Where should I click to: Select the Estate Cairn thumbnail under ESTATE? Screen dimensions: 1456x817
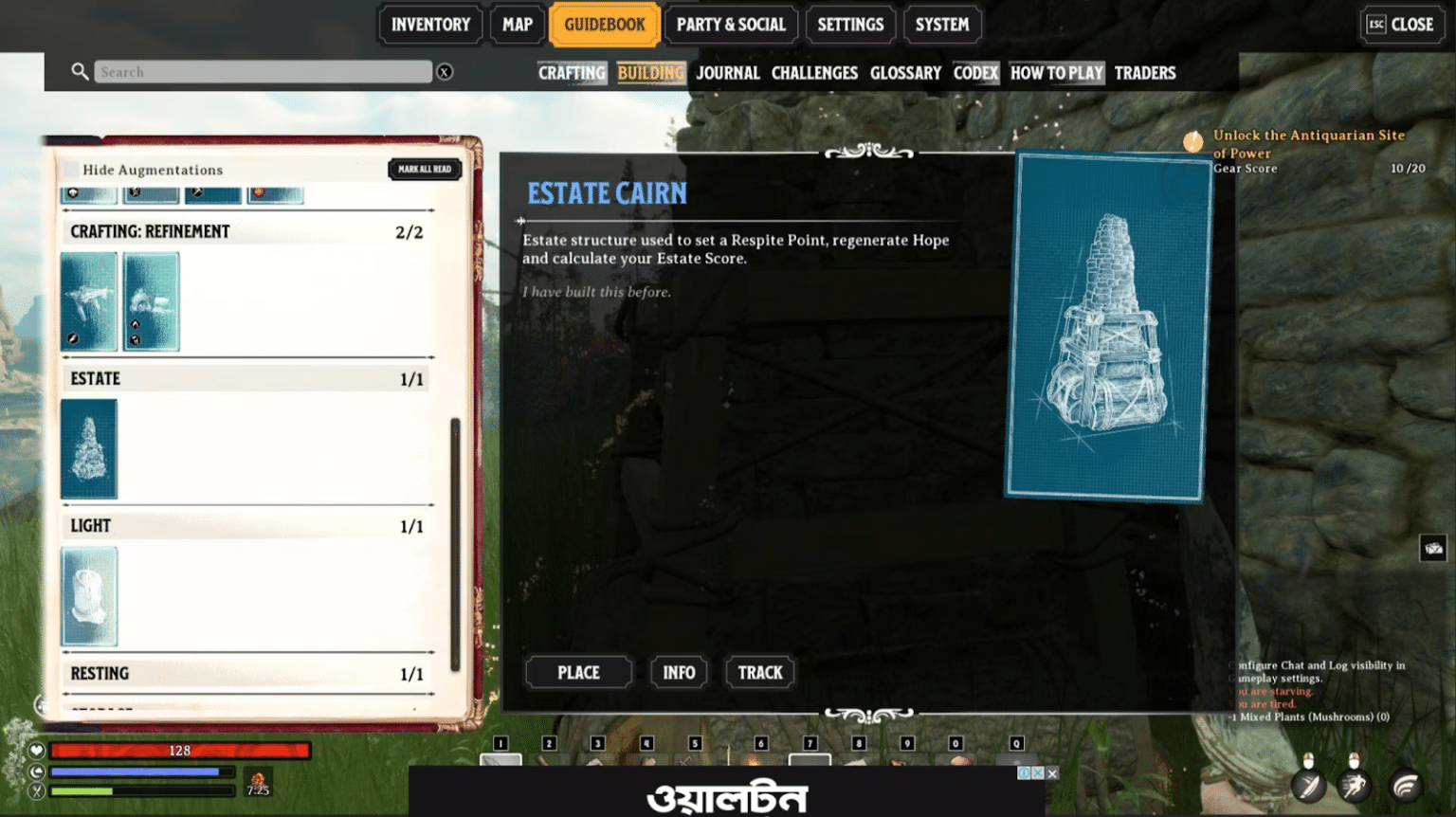[88, 448]
